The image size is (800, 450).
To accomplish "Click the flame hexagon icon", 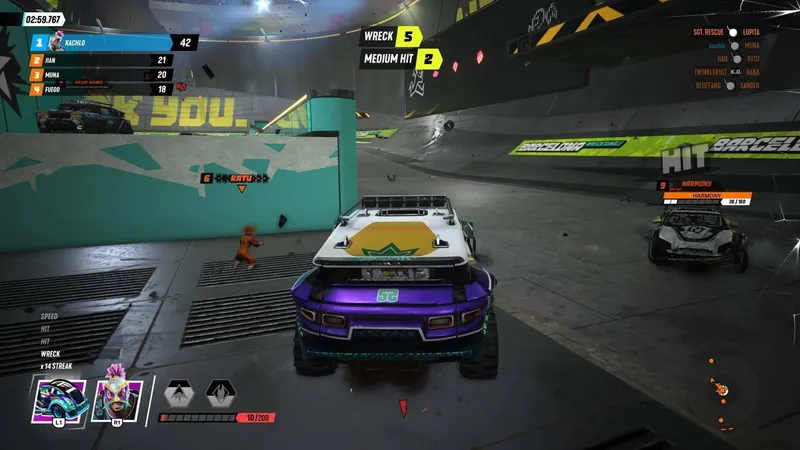I will tap(221, 392).
